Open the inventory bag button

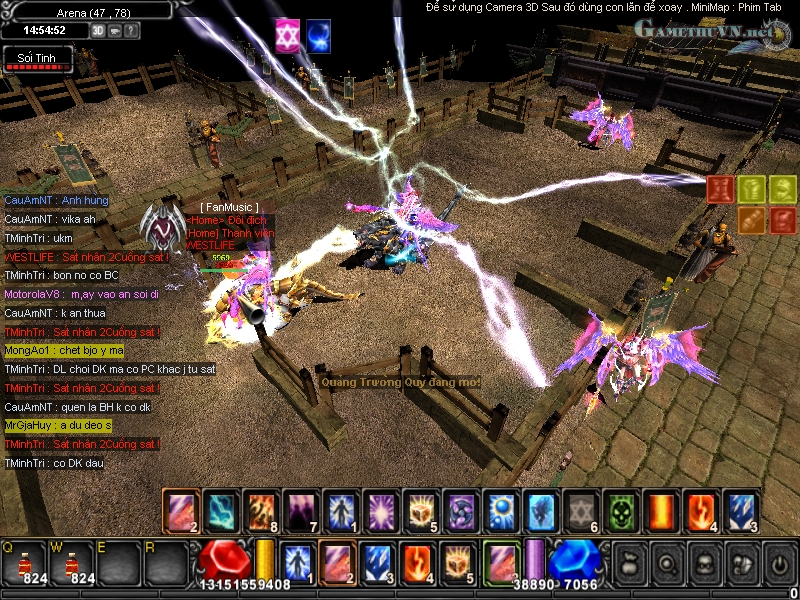click(x=629, y=562)
